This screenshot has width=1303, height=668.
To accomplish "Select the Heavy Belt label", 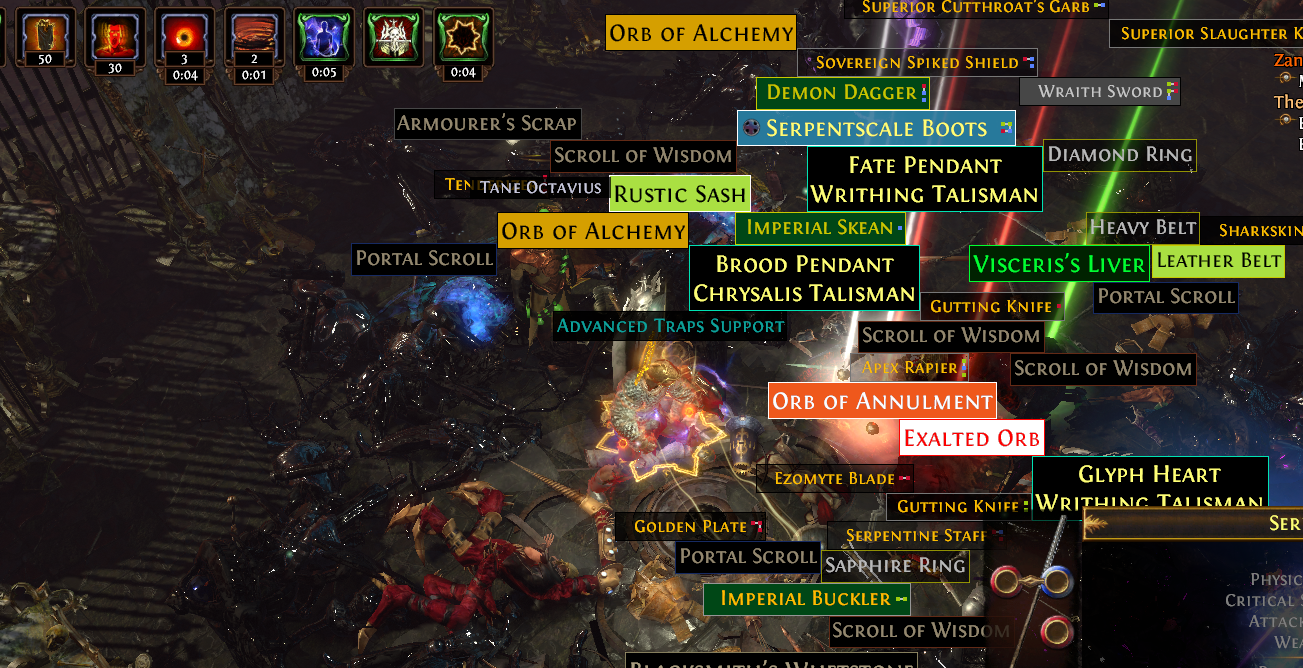I will pos(1142,228).
